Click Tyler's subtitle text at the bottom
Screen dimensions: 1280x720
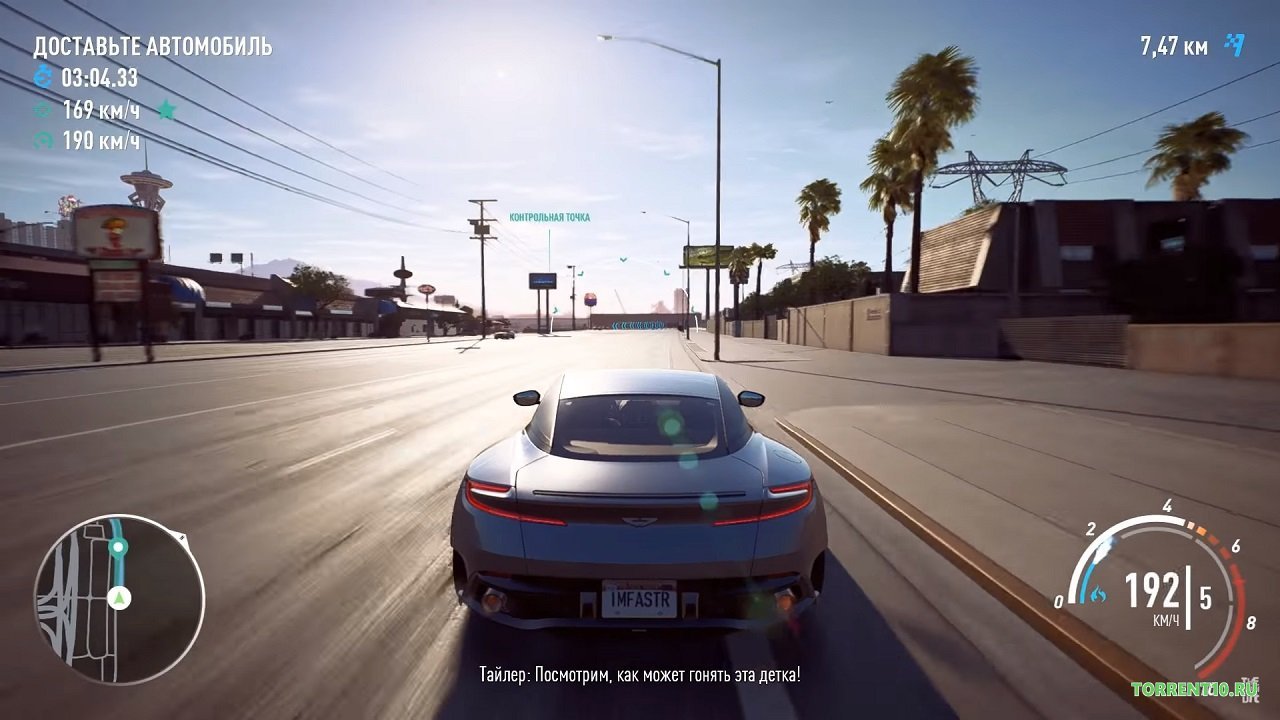pos(640,677)
